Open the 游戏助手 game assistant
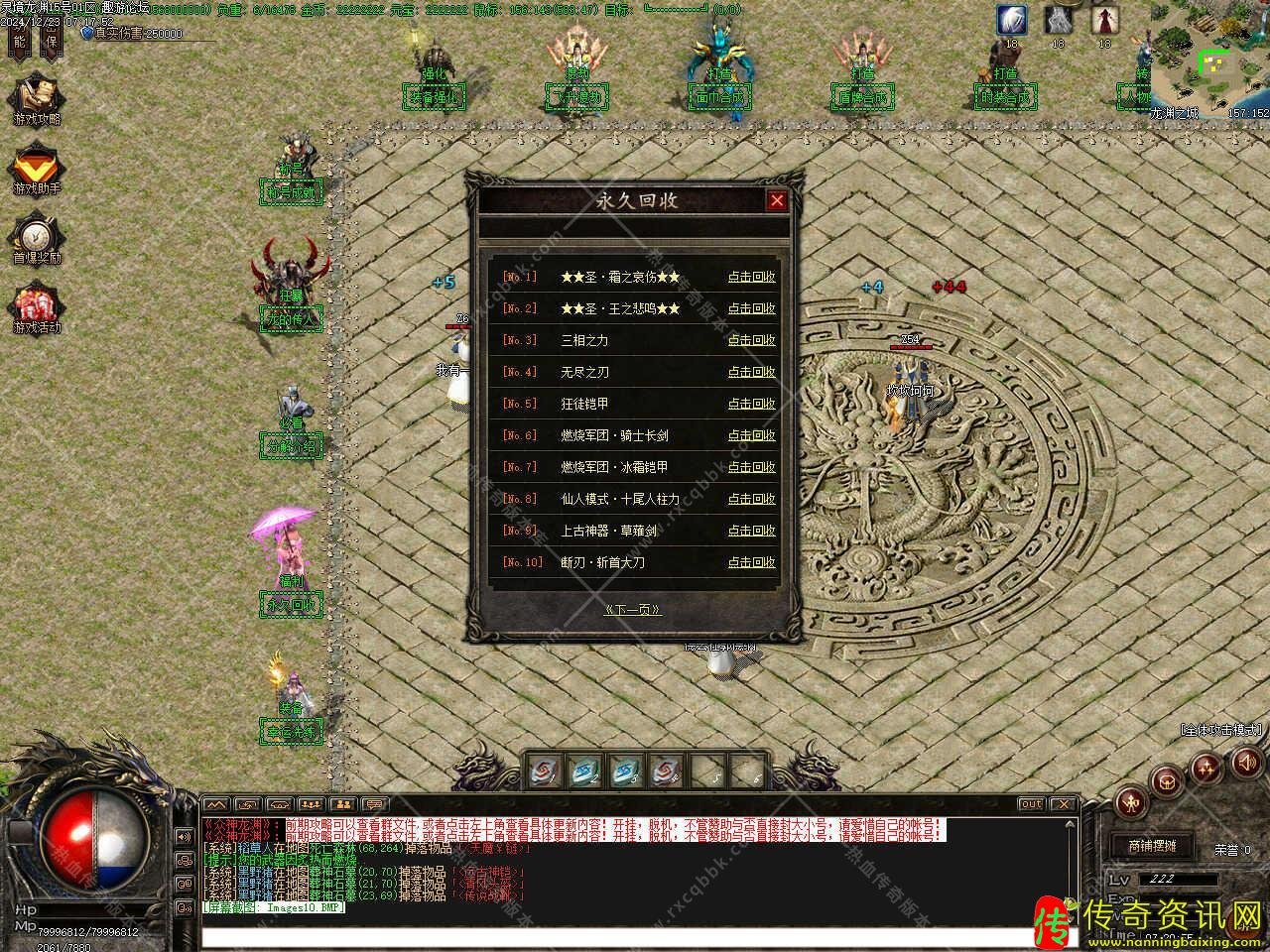 [37, 170]
